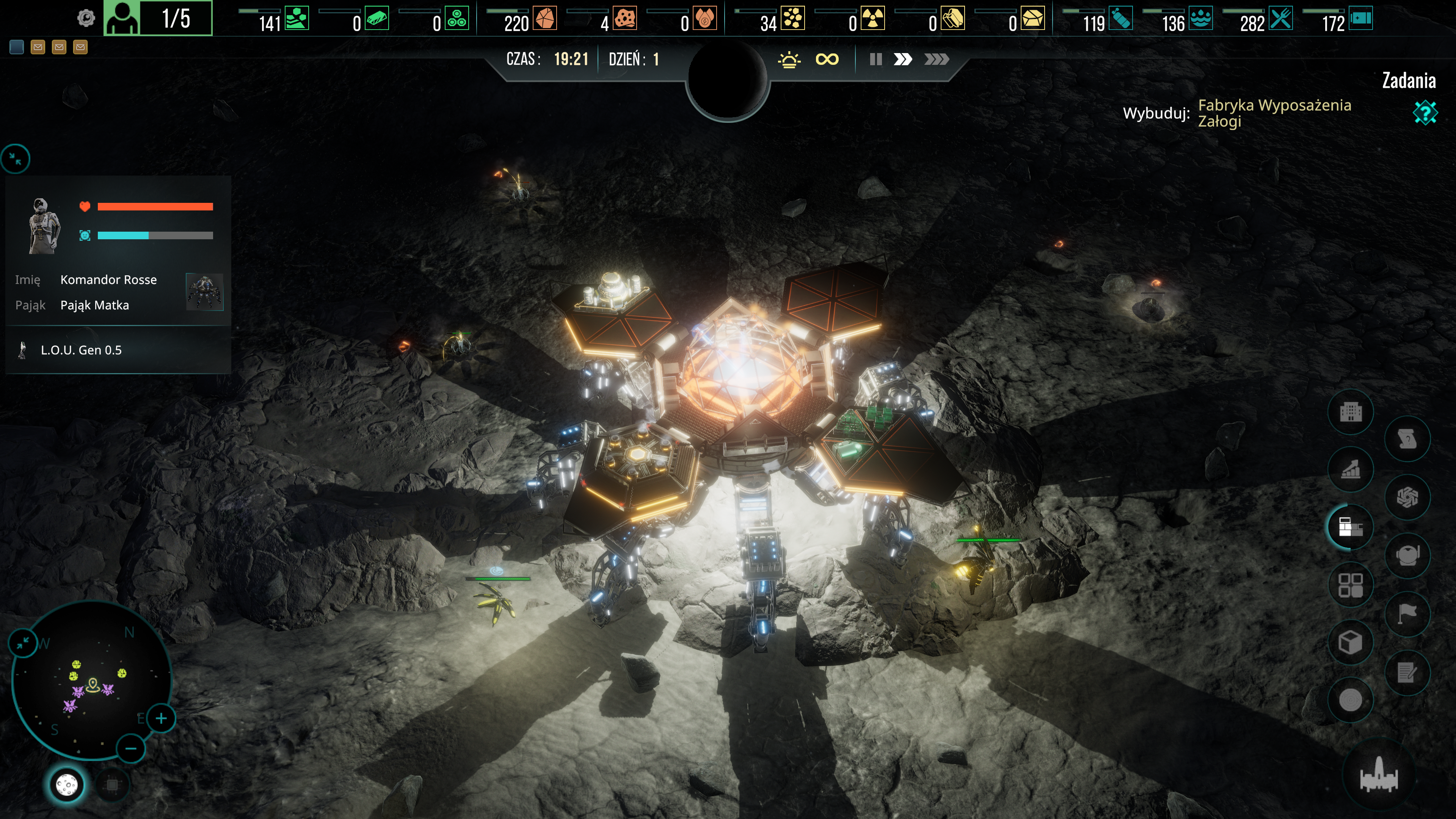Set triple-arrow fastest game speed
Image resolution: width=1456 pixels, height=819 pixels.
click(936, 60)
